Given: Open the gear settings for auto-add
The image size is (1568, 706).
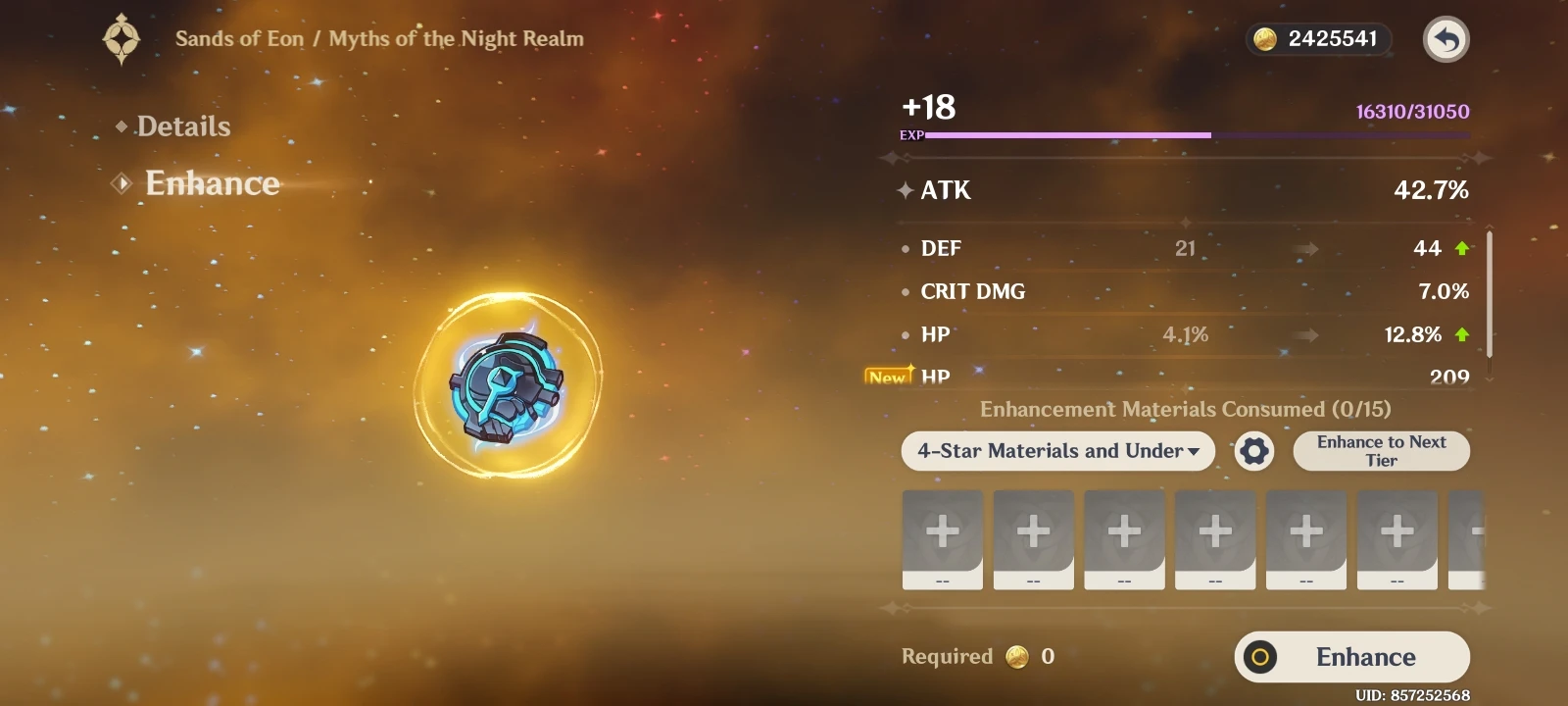Looking at the screenshot, I should pyautogui.click(x=1254, y=451).
